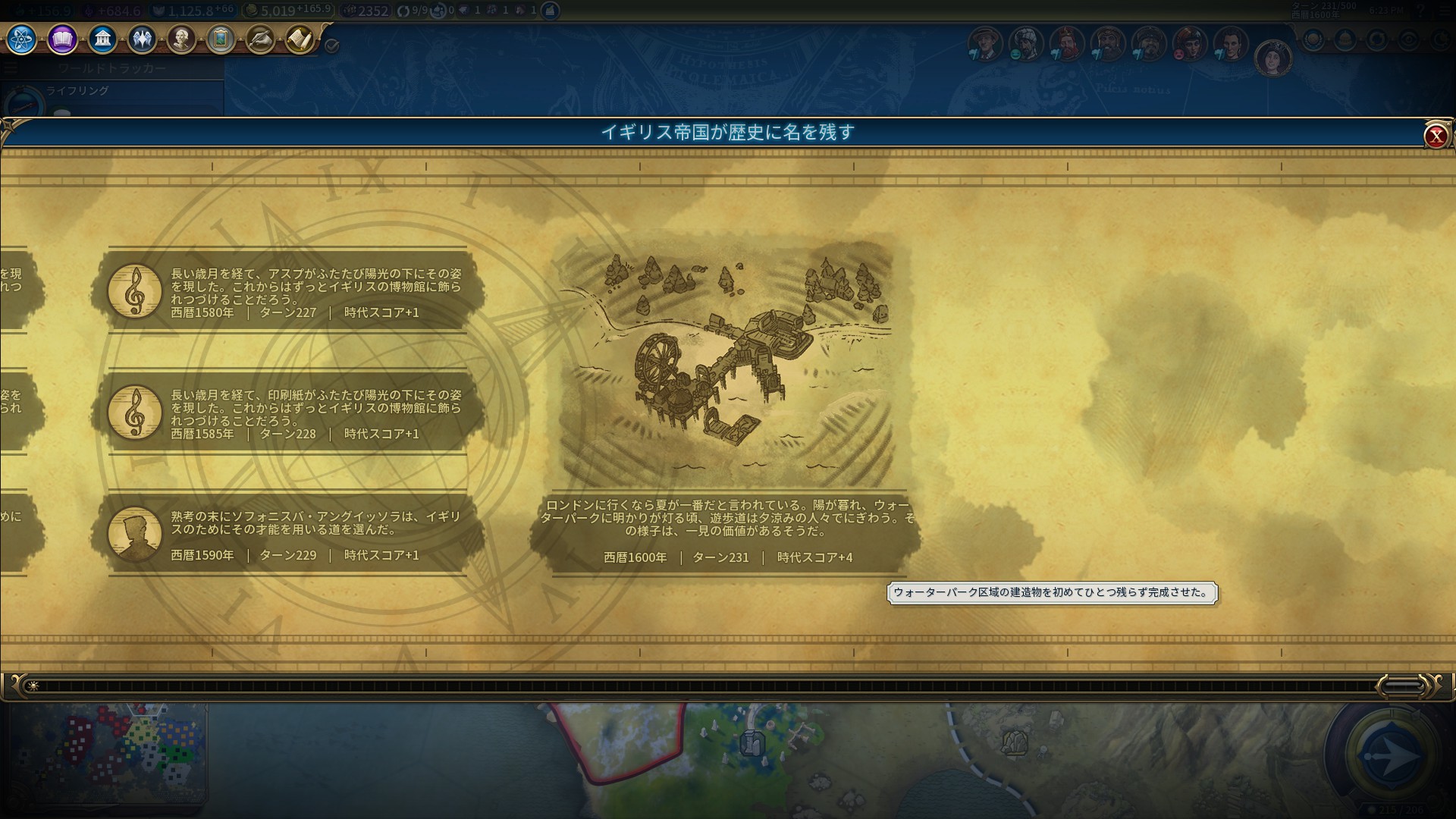The width and height of the screenshot is (1456, 819).
Task: Click the timeline scrollbar handle
Action: [1402, 686]
